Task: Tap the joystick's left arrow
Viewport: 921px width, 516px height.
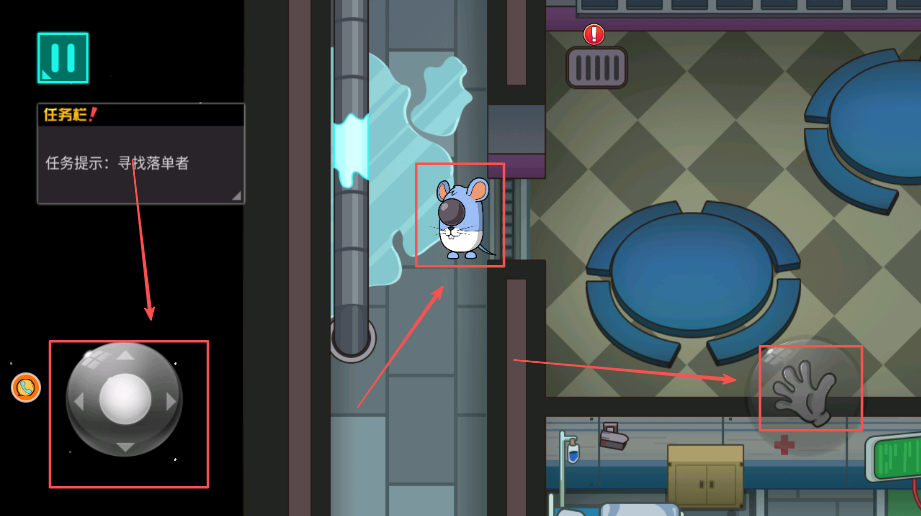Action: click(x=80, y=401)
